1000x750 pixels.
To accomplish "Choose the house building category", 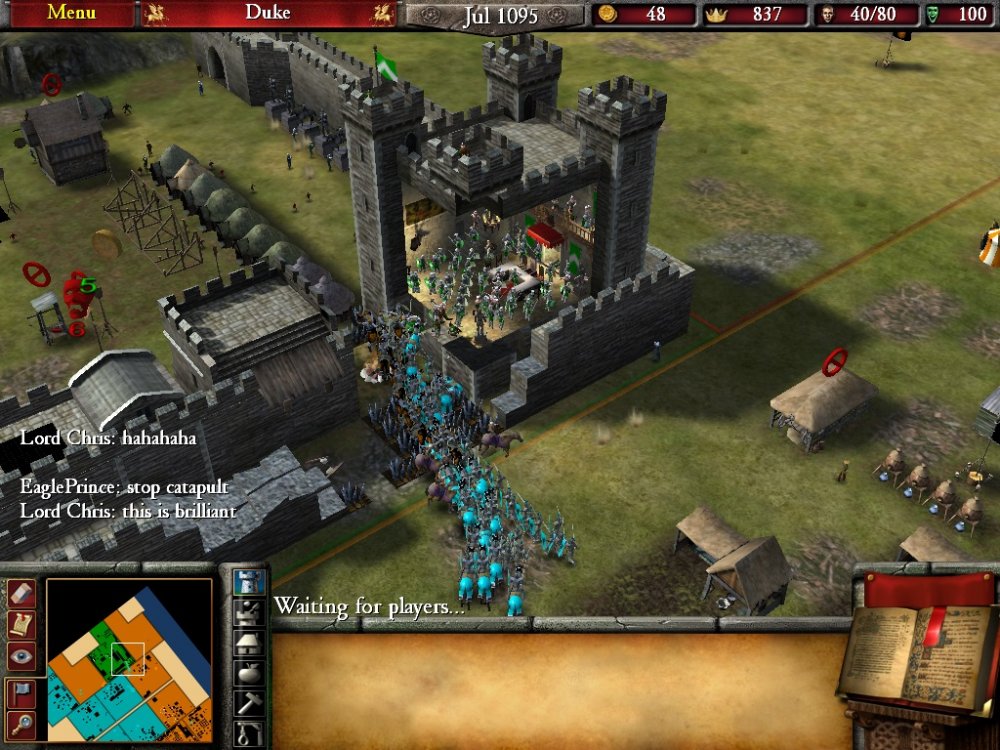I will pyautogui.click(x=249, y=642).
